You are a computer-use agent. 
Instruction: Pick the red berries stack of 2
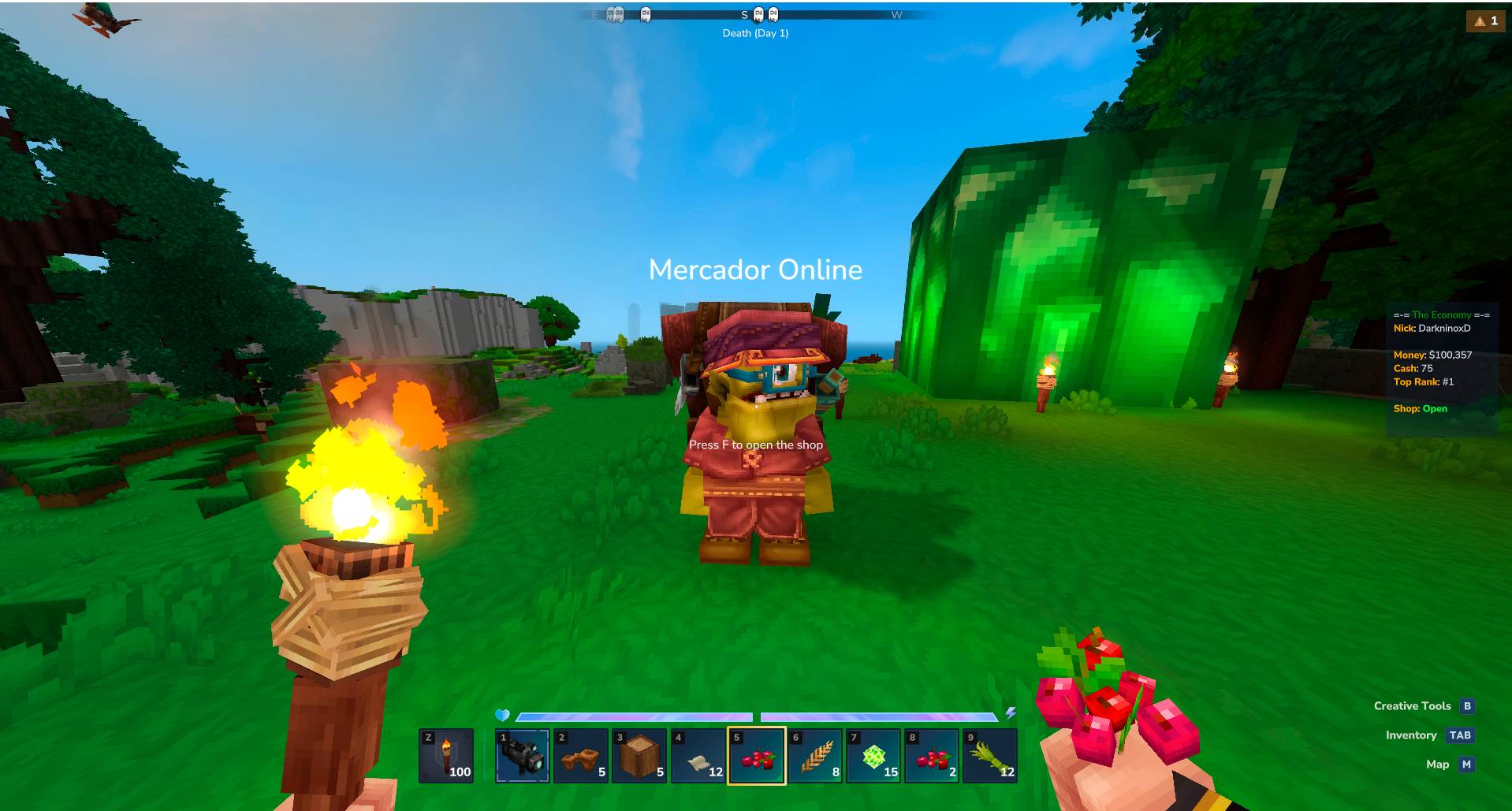point(932,756)
